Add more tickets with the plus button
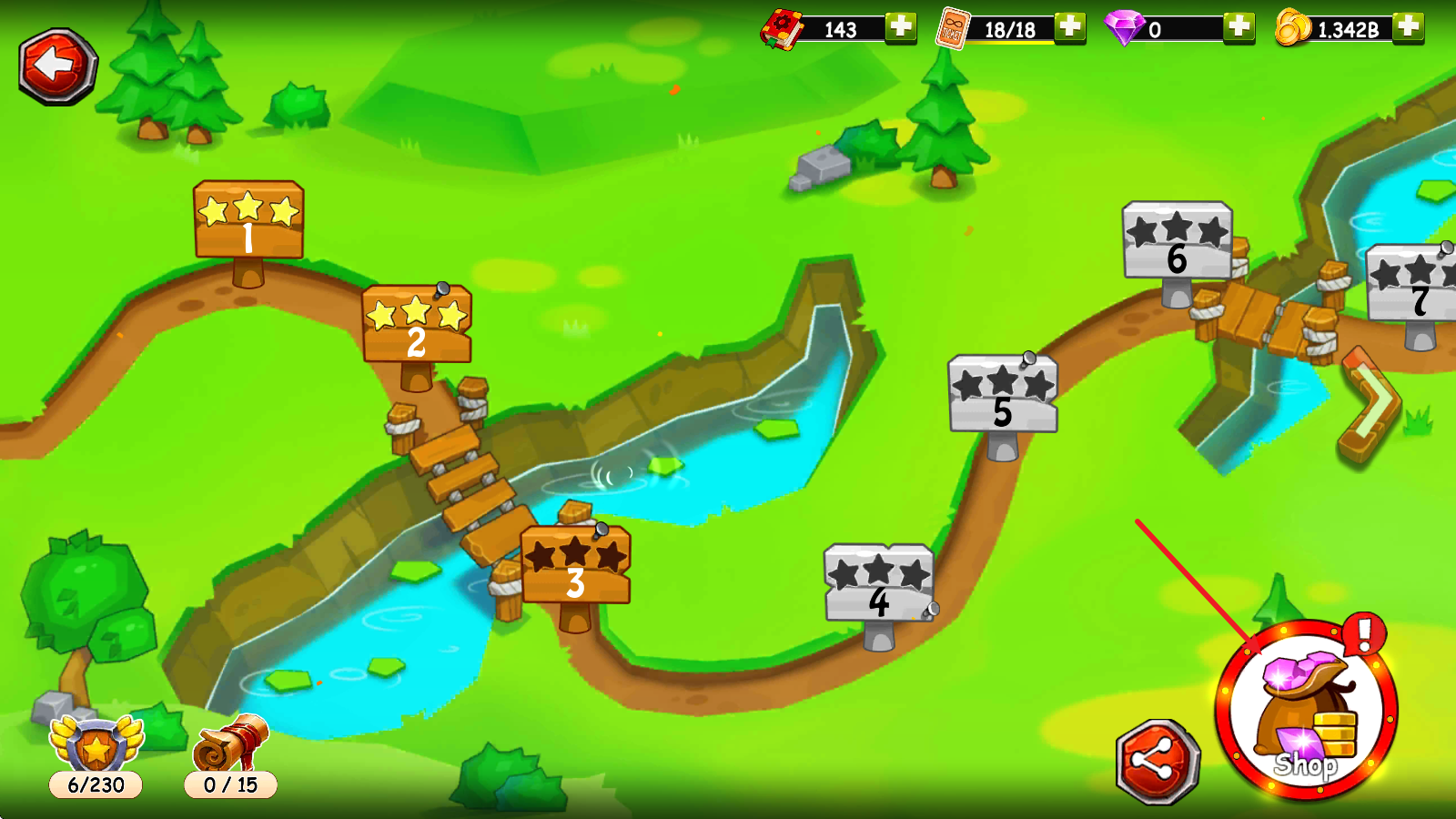Image resolution: width=1456 pixels, height=819 pixels. coord(1070,26)
